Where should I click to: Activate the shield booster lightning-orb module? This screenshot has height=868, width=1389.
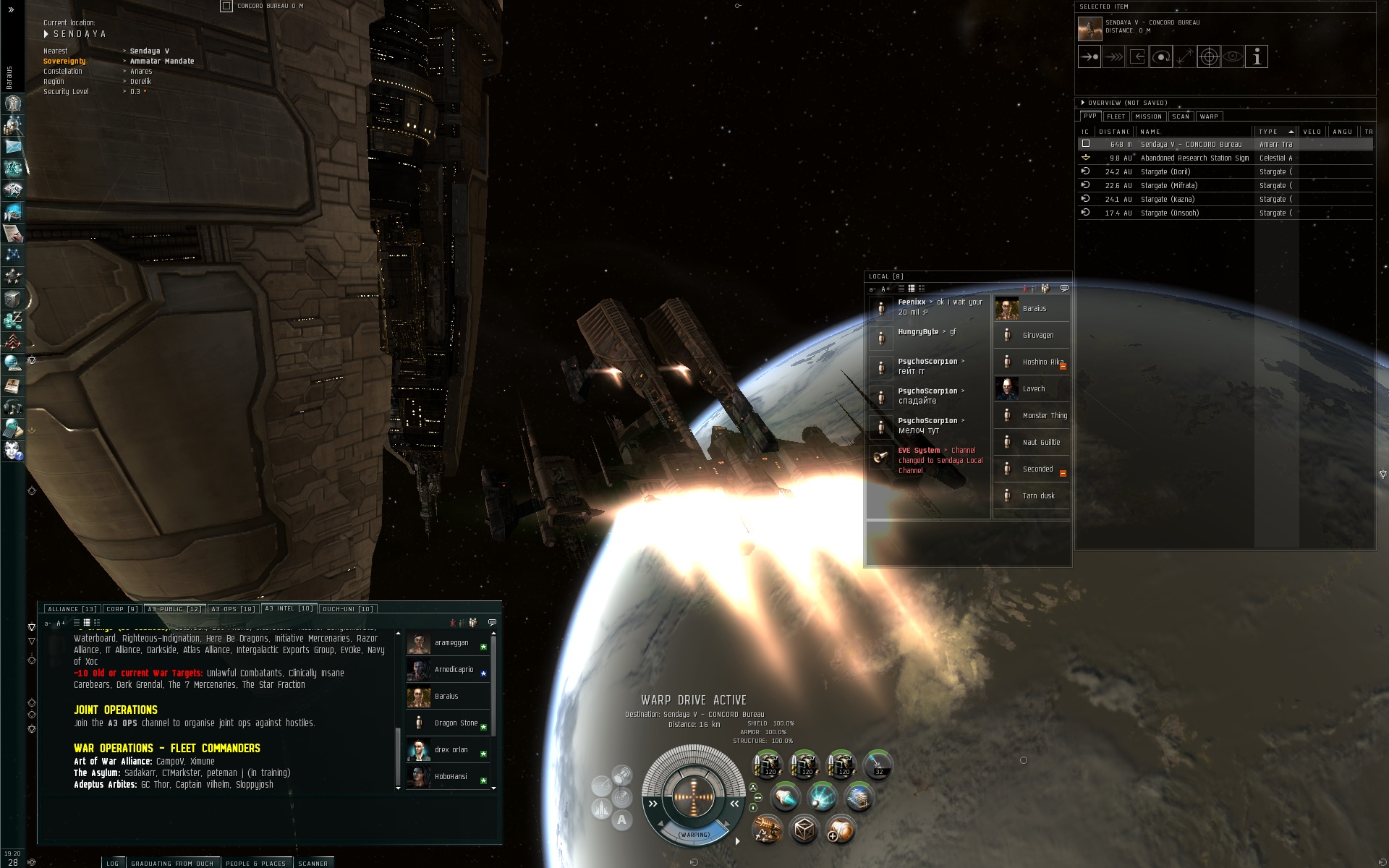pyautogui.click(x=822, y=797)
